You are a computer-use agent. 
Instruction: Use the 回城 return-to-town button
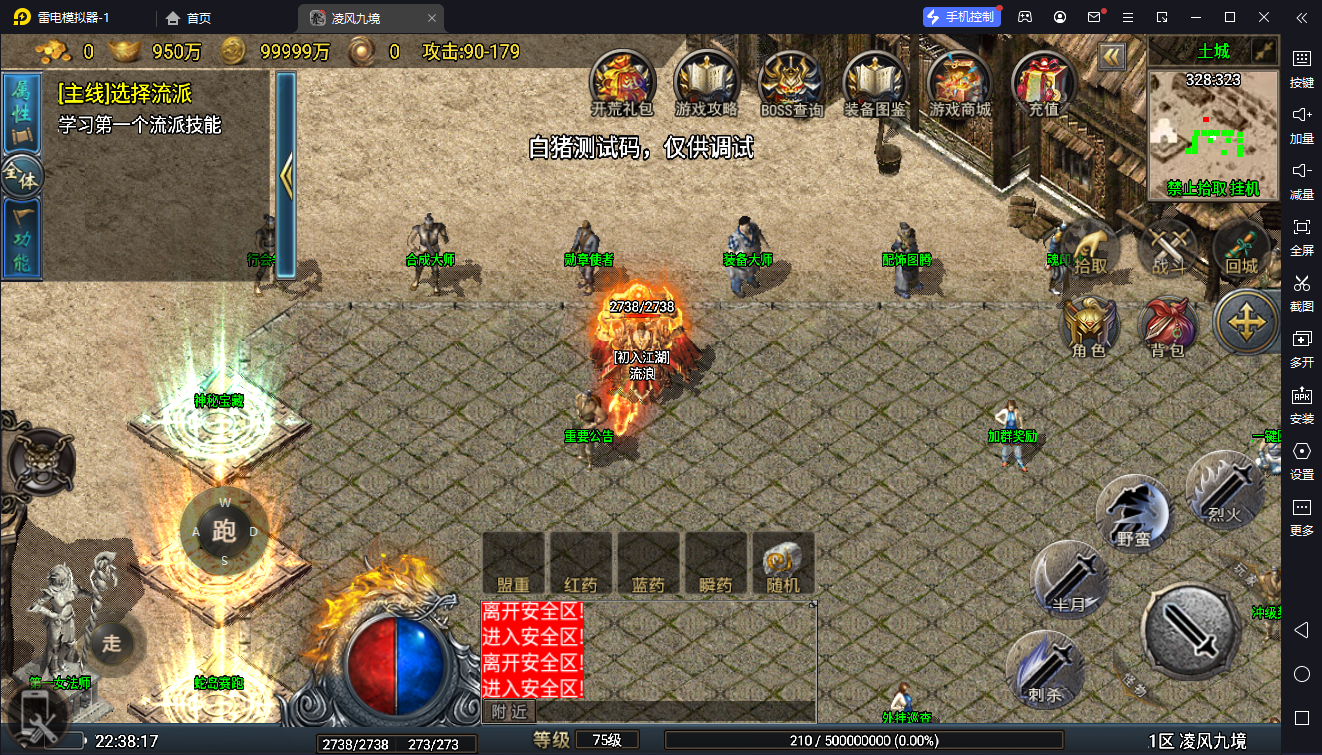(x=1242, y=250)
